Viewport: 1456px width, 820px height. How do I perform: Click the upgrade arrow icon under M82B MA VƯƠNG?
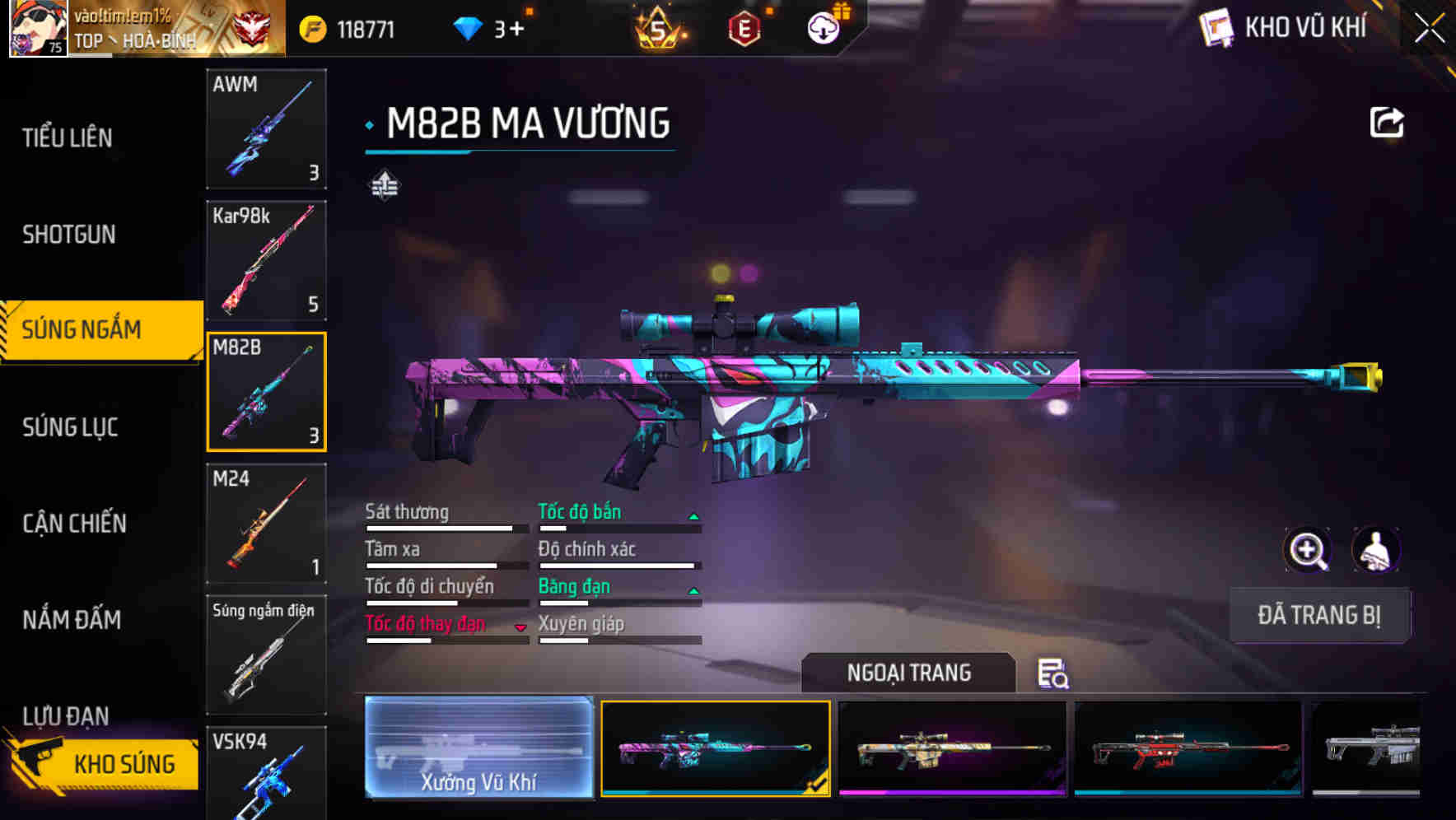[384, 186]
